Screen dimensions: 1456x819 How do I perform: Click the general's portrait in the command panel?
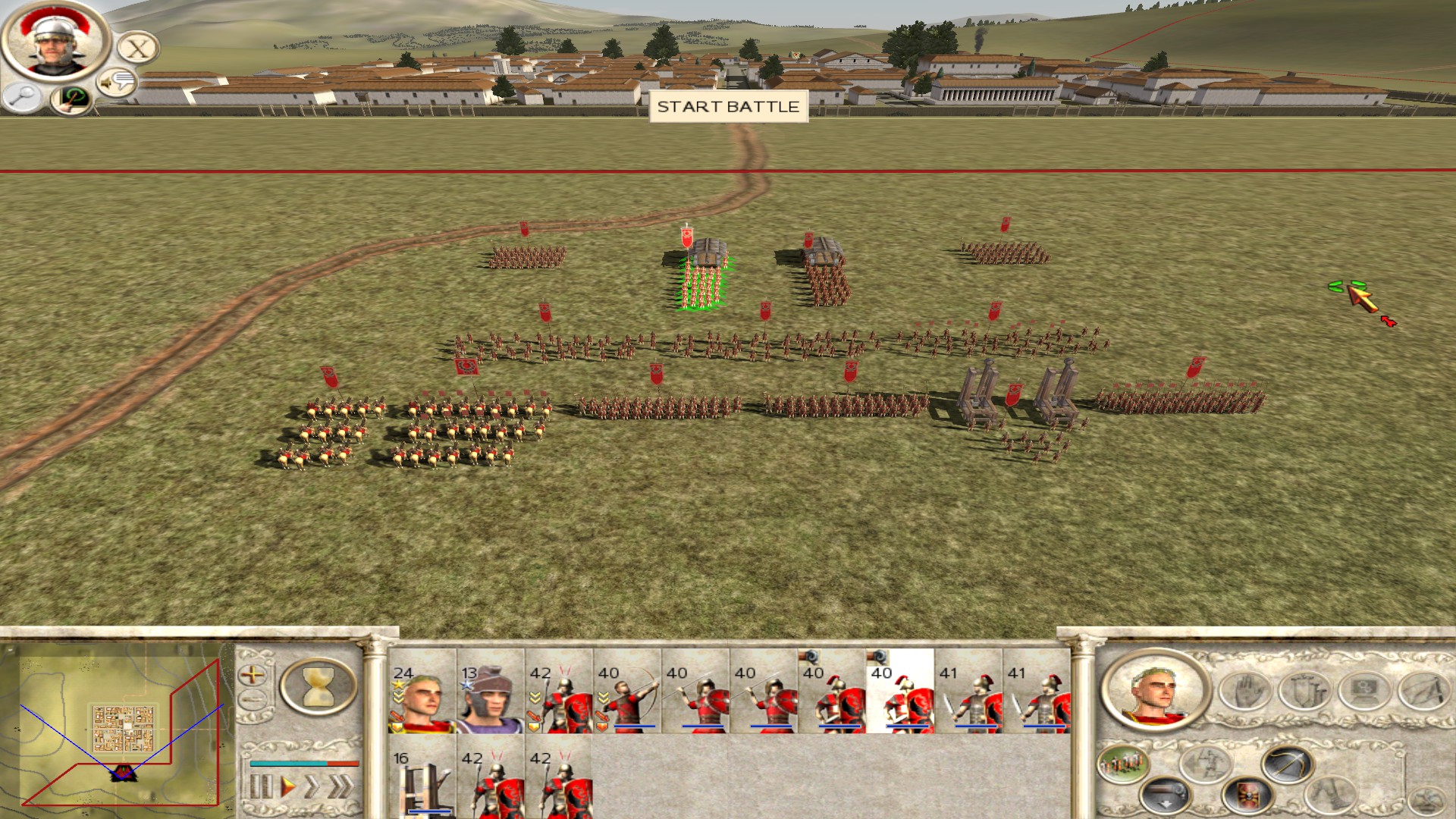(1155, 692)
